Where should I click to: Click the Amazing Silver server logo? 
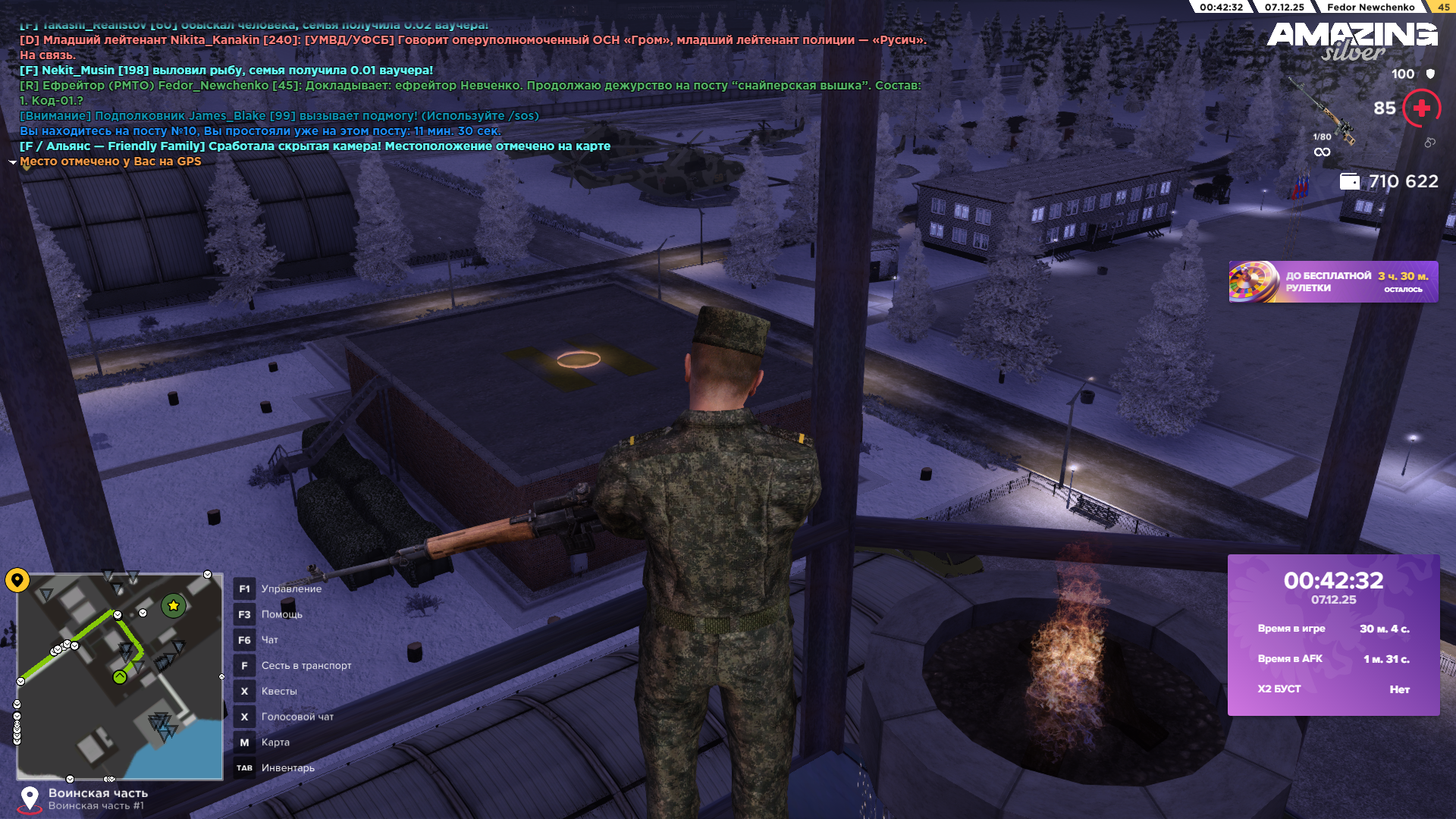coord(1352,40)
